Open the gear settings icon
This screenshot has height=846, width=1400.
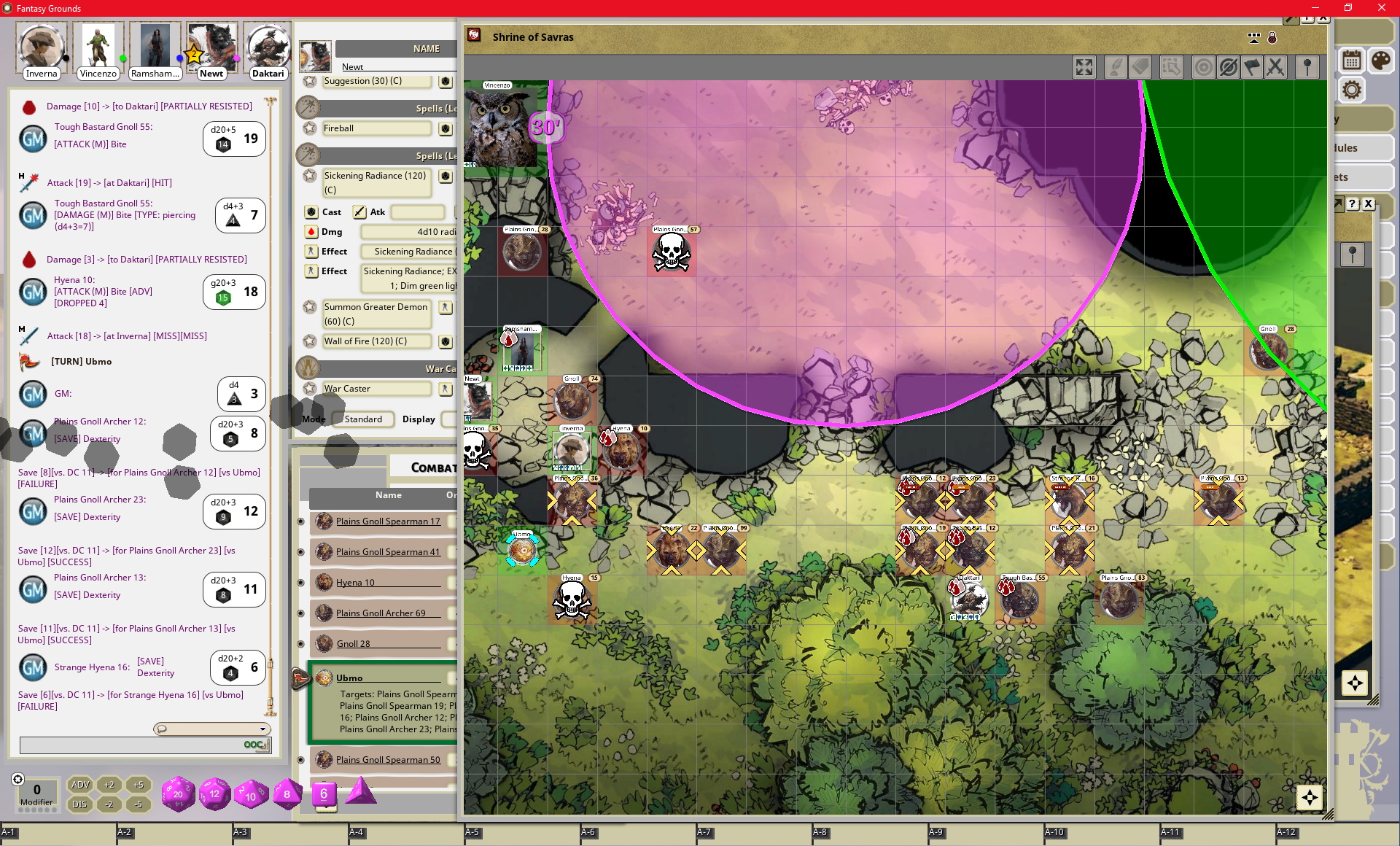1351,90
